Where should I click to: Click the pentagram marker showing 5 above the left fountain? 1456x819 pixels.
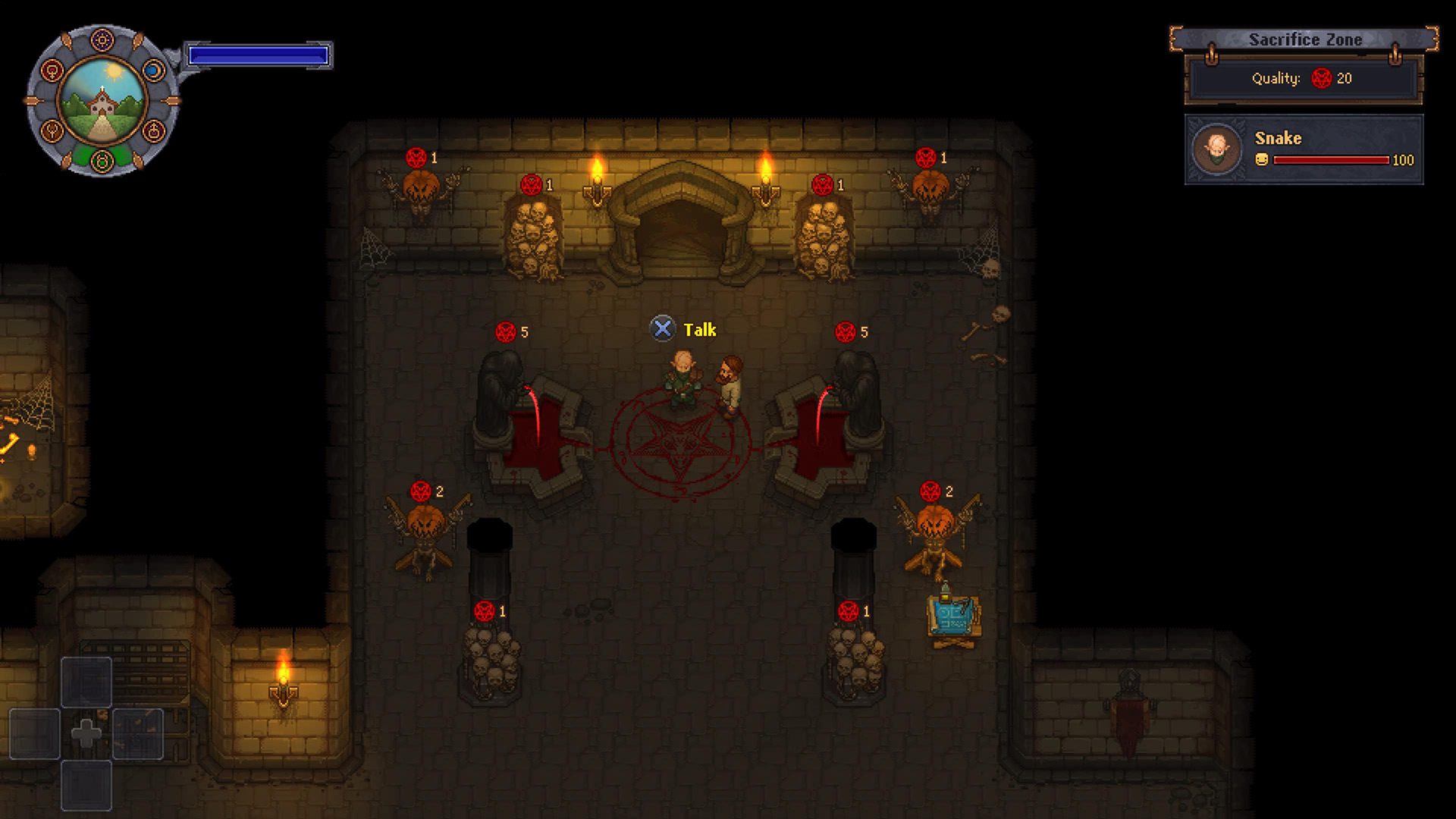[x=507, y=330]
